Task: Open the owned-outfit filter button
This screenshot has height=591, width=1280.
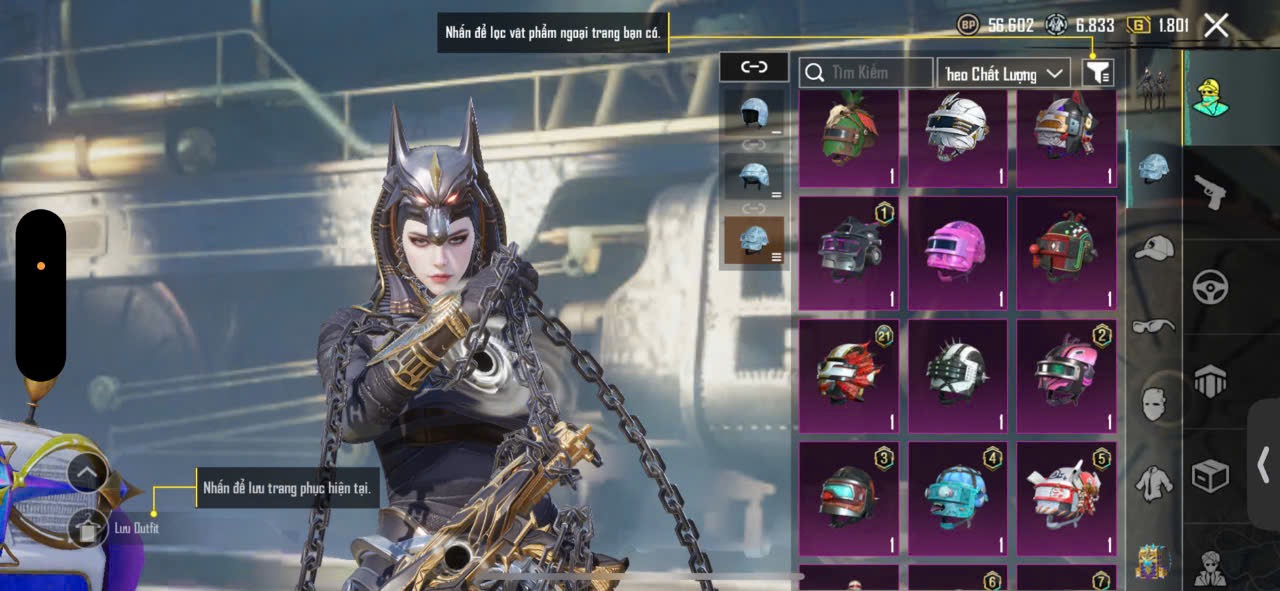Action: tap(1098, 72)
